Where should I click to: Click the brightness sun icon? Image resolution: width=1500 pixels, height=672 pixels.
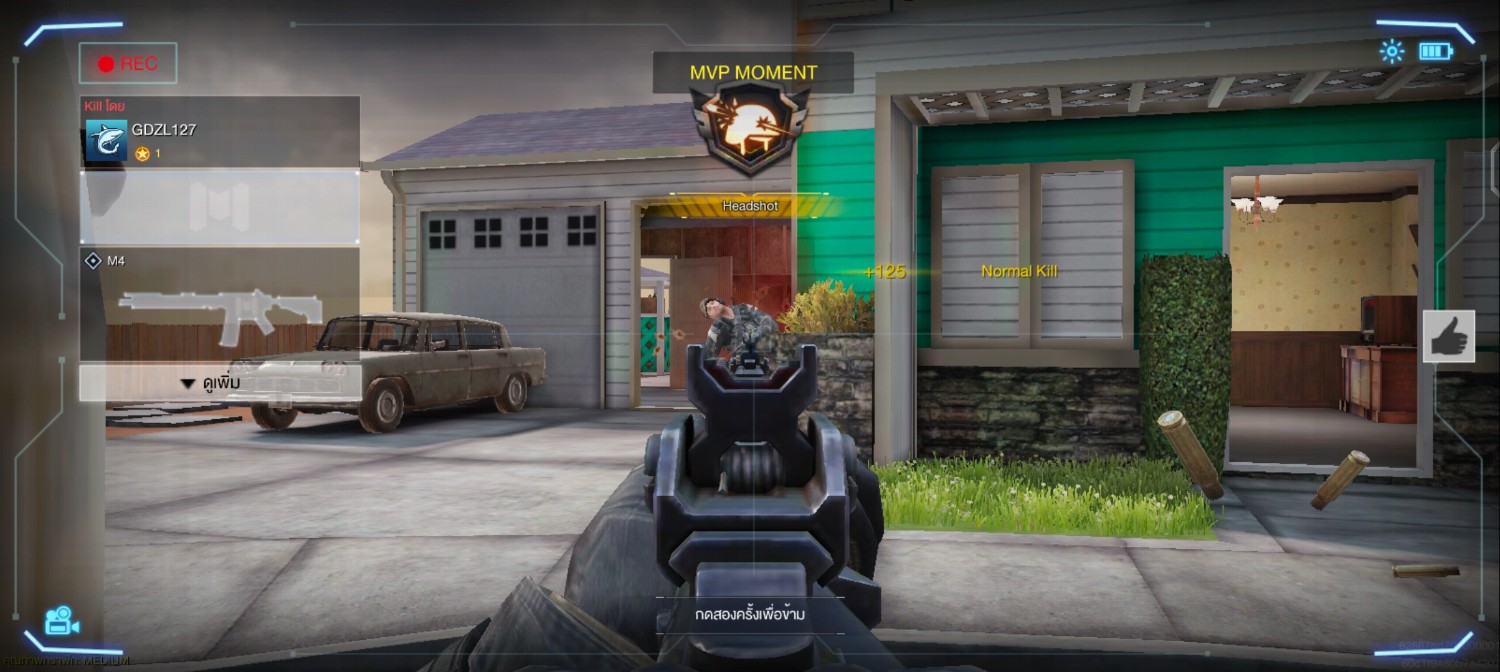click(1392, 51)
